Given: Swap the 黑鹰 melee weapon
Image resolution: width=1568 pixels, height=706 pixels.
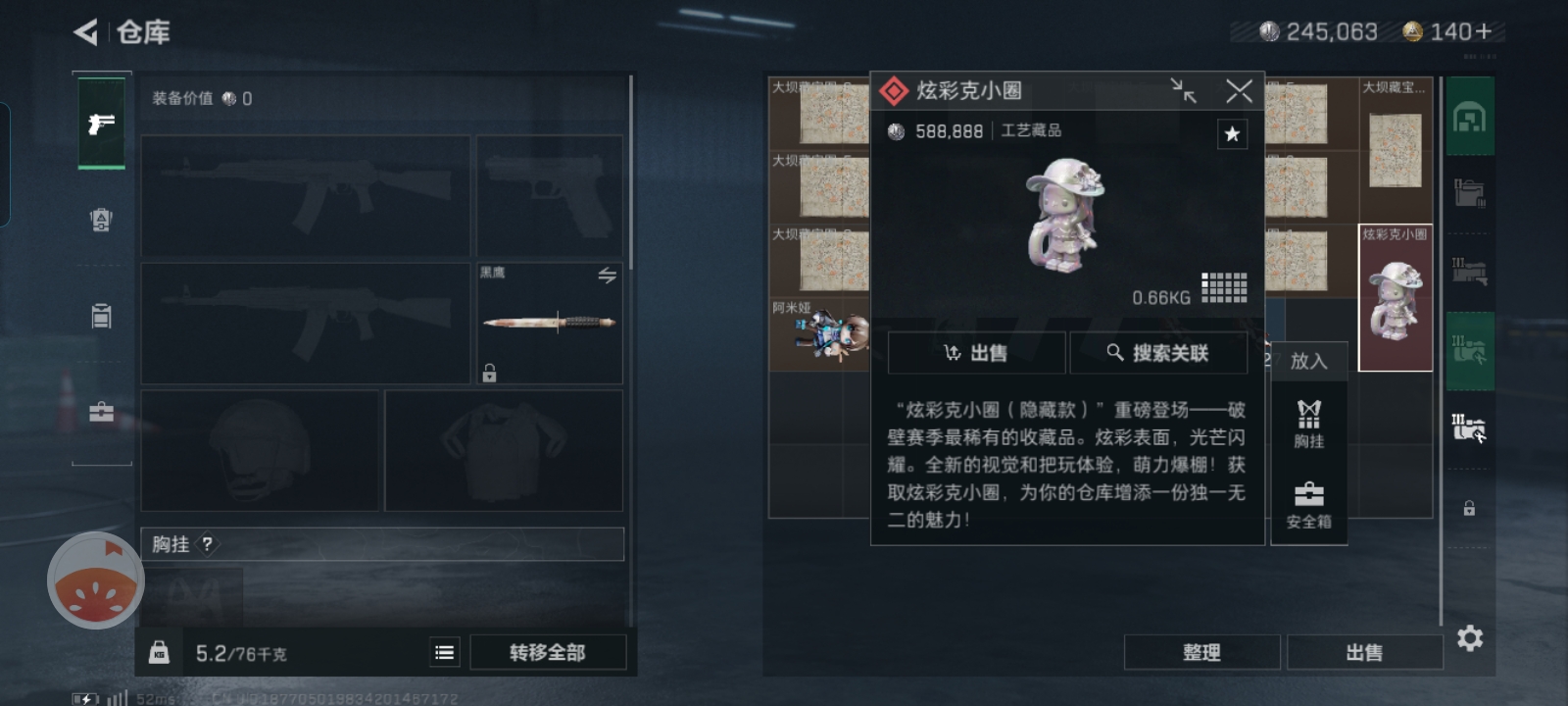Looking at the screenshot, I should point(607,276).
